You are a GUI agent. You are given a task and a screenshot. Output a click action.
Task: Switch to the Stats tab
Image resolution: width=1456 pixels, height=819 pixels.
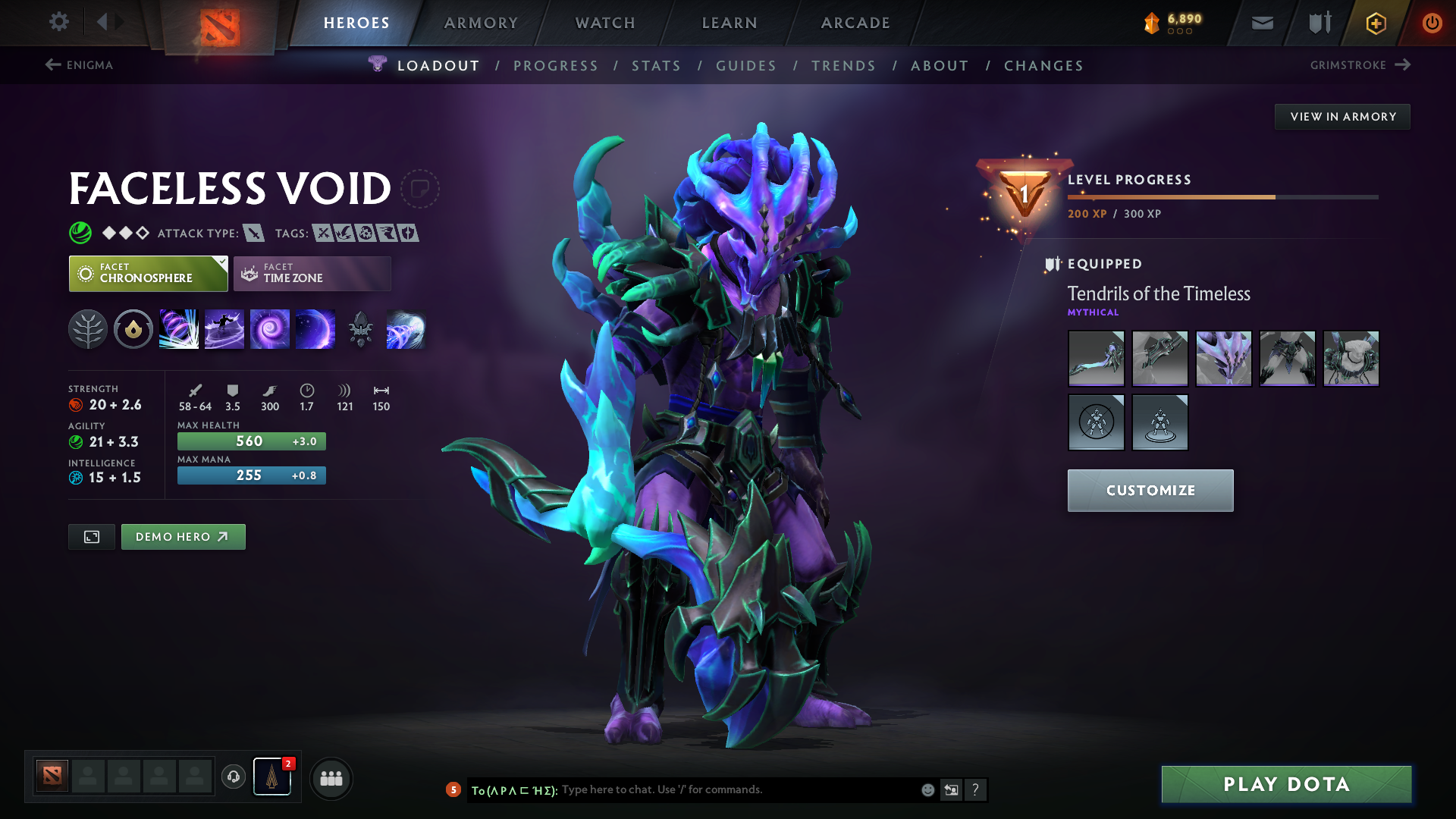(657, 66)
